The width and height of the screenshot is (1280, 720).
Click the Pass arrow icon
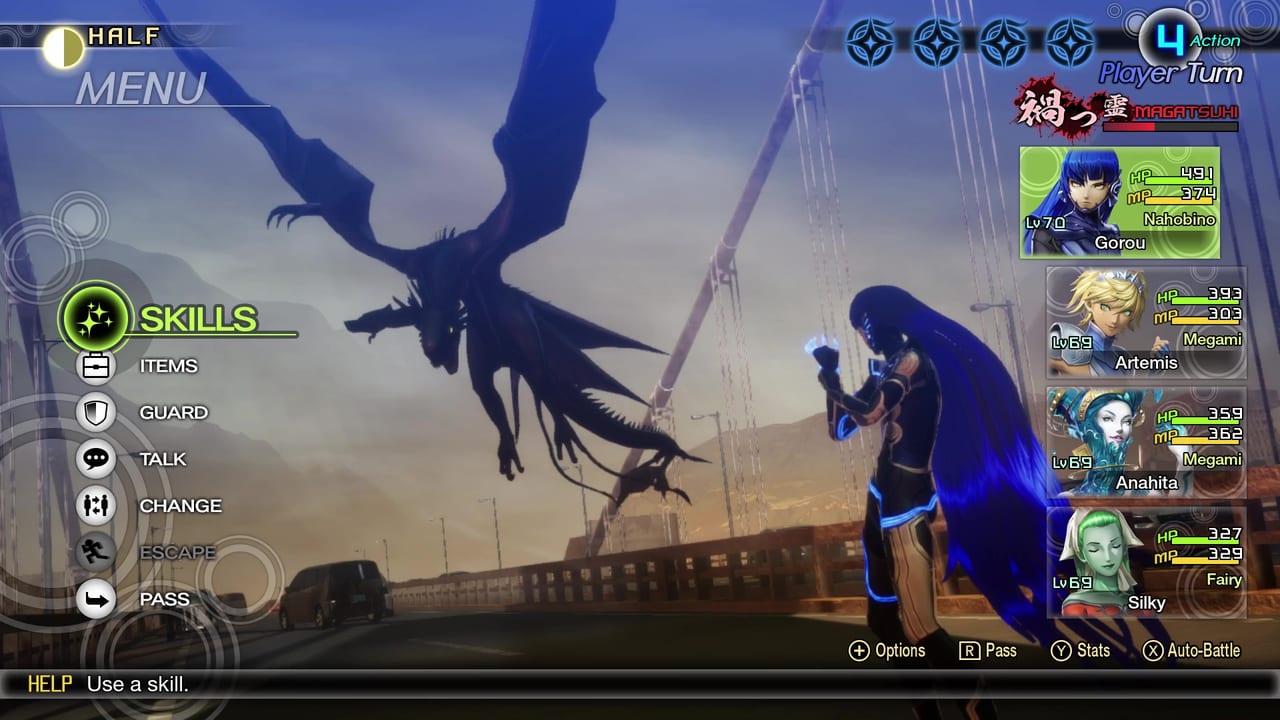[95, 599]
